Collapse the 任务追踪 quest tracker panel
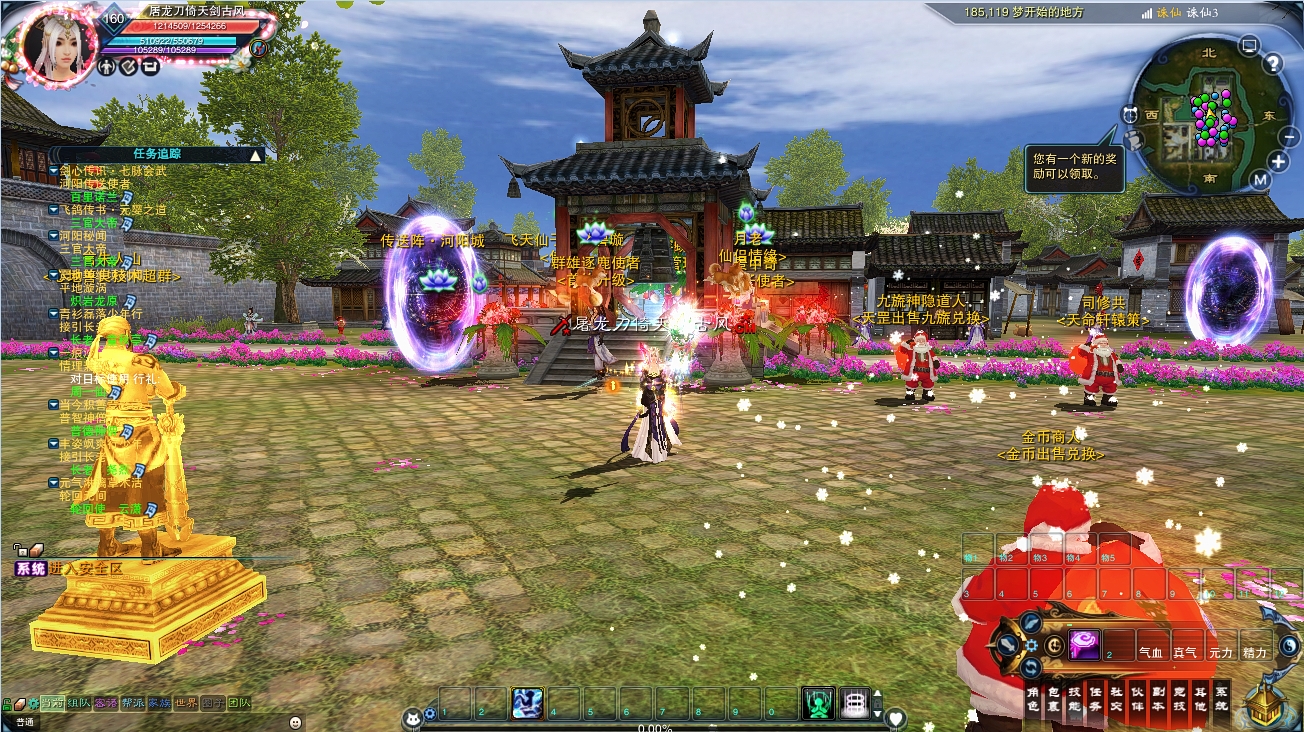Image resolution: width=1304 pixels, height=732 pixels. (x=256, y=155)
